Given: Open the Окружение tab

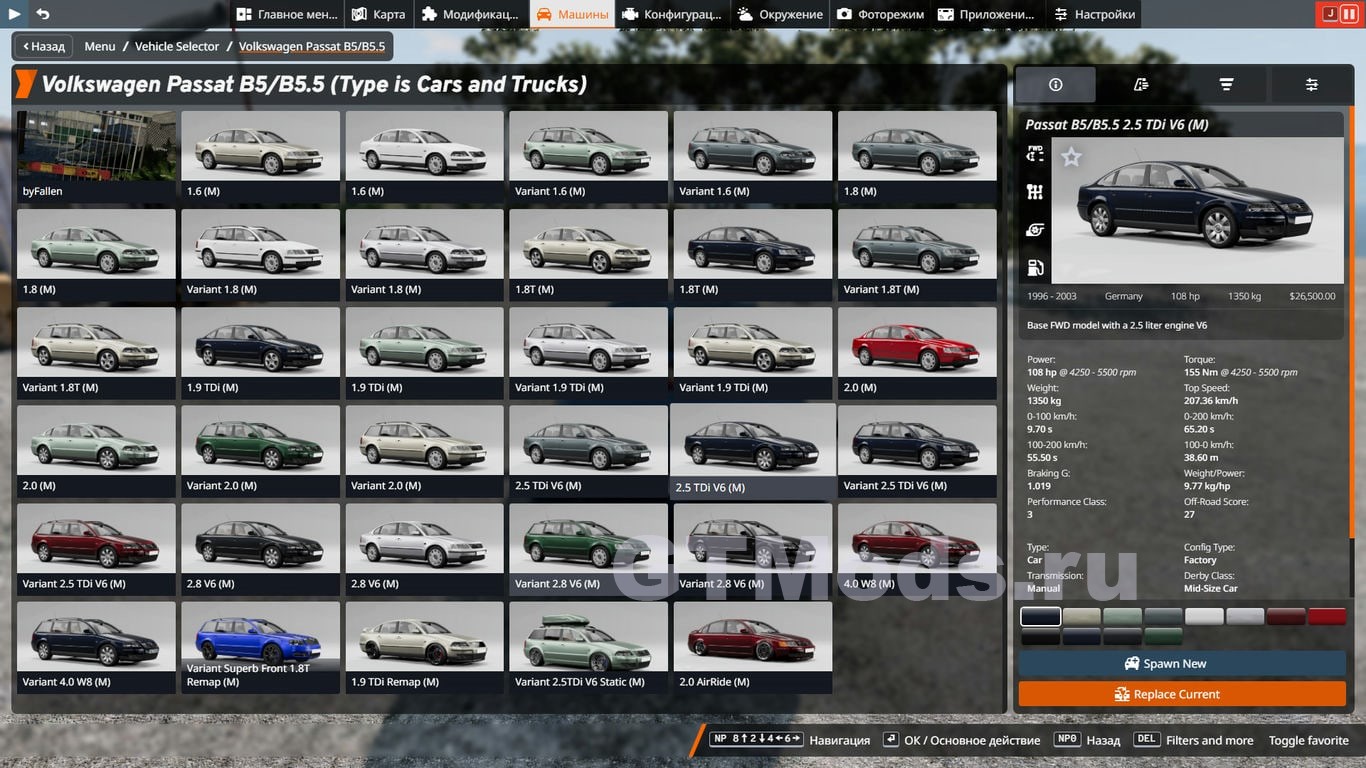Looking at the screenshot, I should point(780,14).
